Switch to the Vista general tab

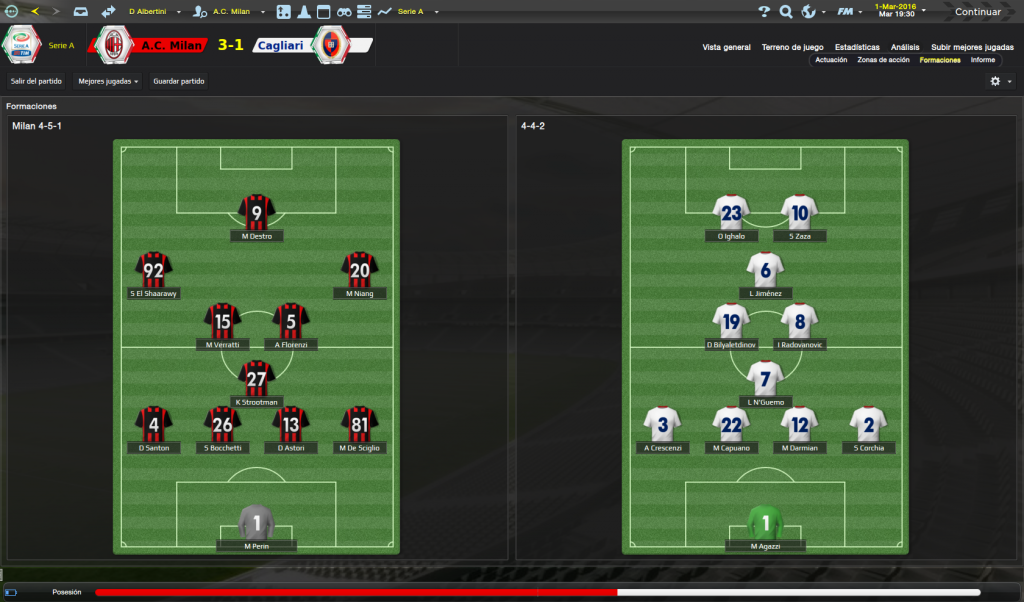[726, 47]
